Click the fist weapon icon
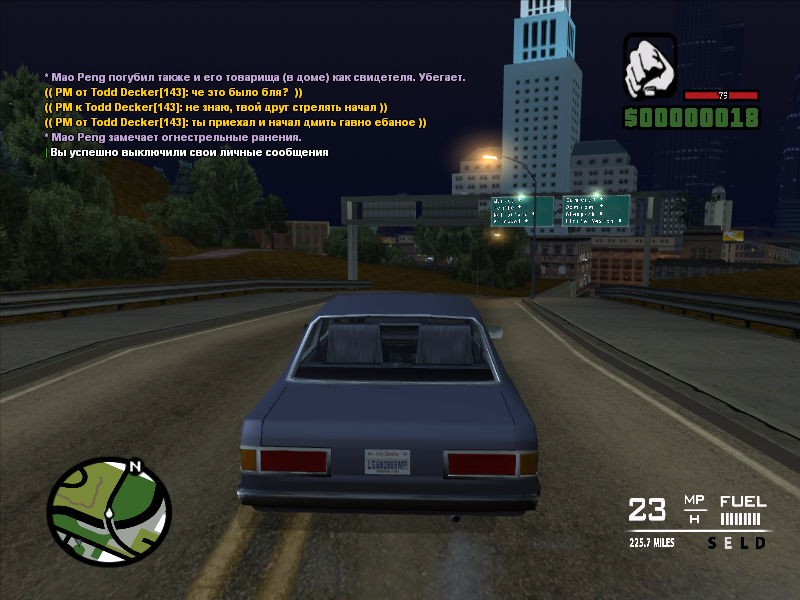The image size is (800, 600). tap(650, 67)
